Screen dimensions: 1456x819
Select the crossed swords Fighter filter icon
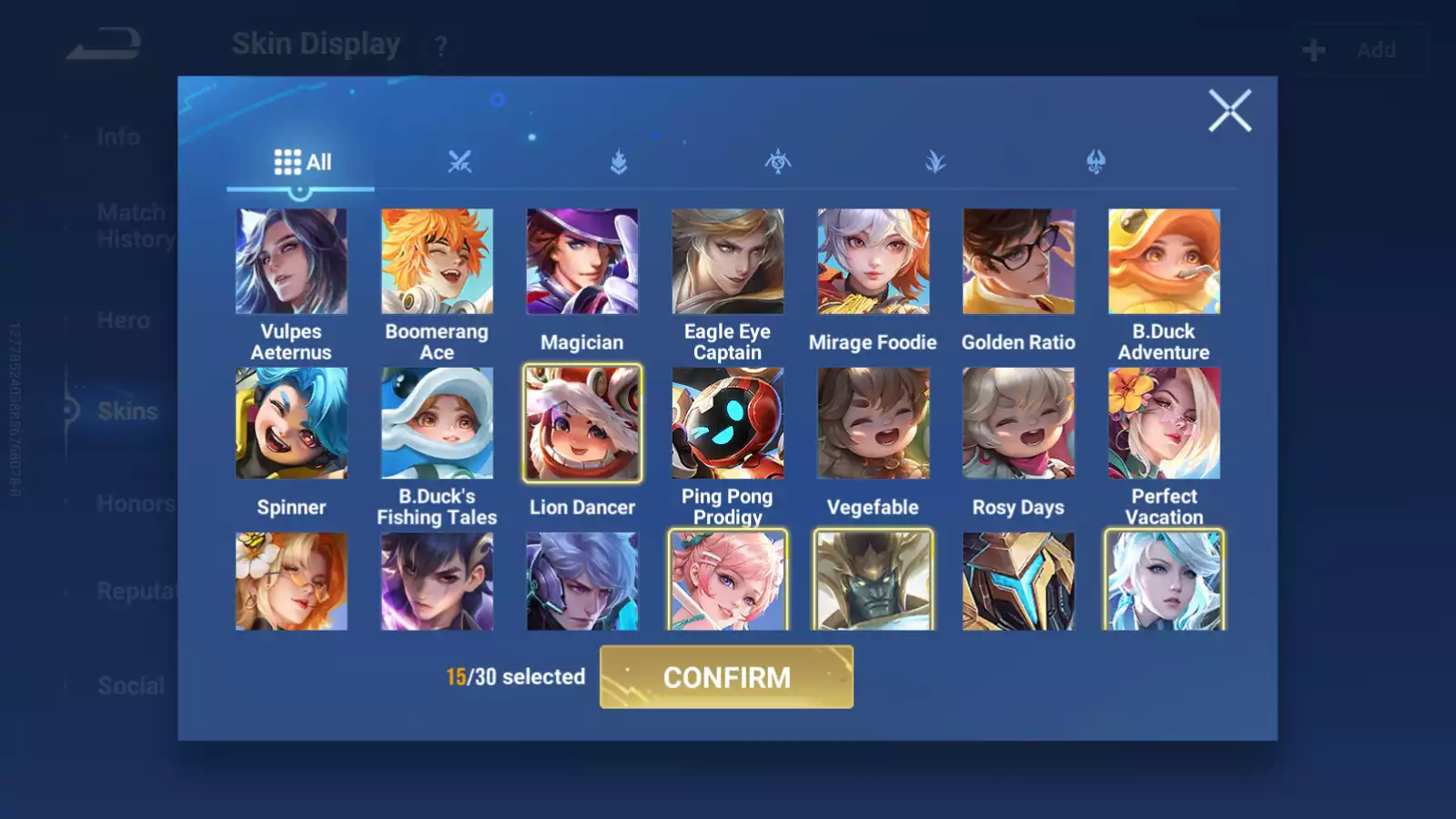coord(460,162)
